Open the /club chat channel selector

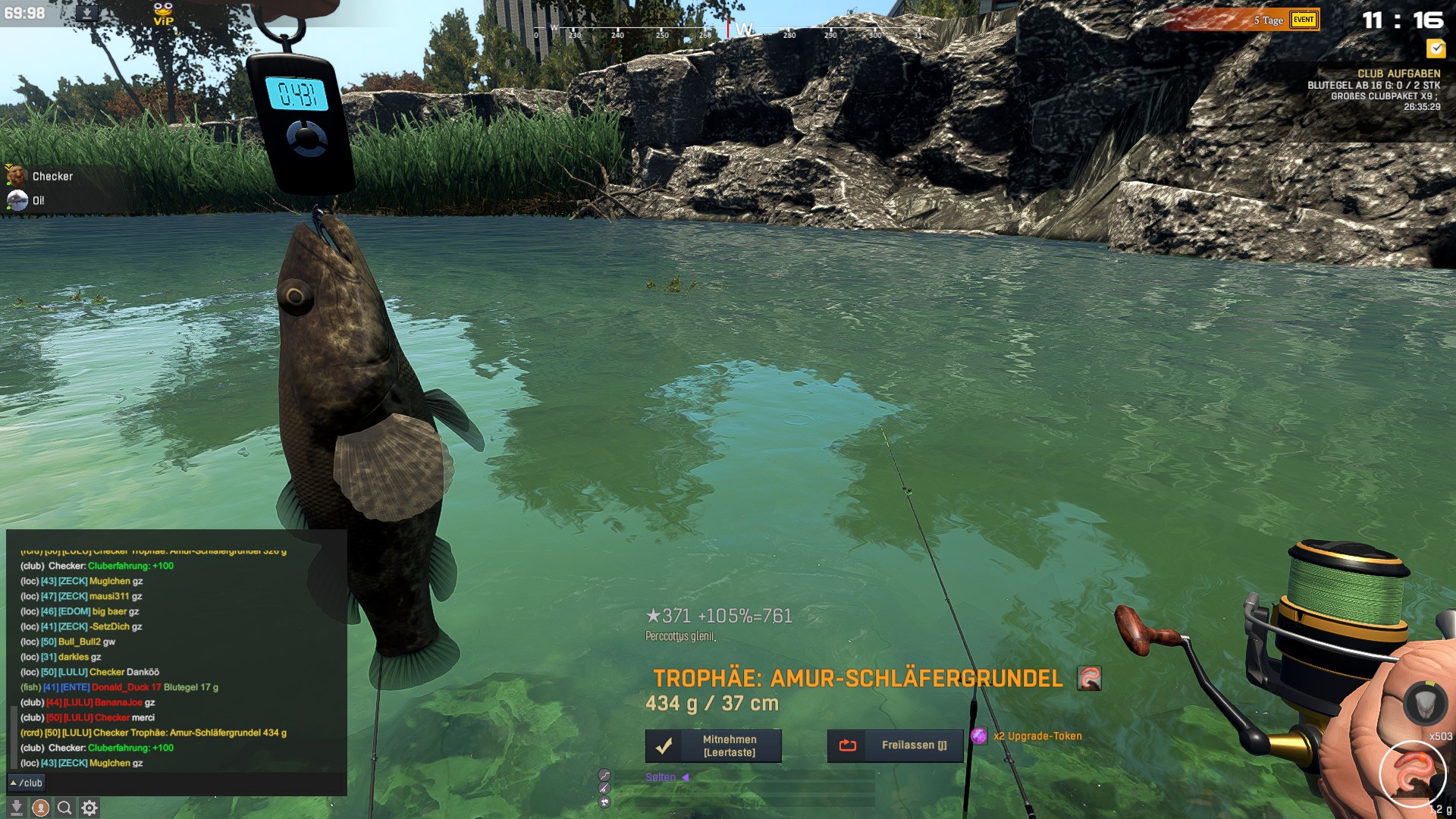(x=27, y=783)
